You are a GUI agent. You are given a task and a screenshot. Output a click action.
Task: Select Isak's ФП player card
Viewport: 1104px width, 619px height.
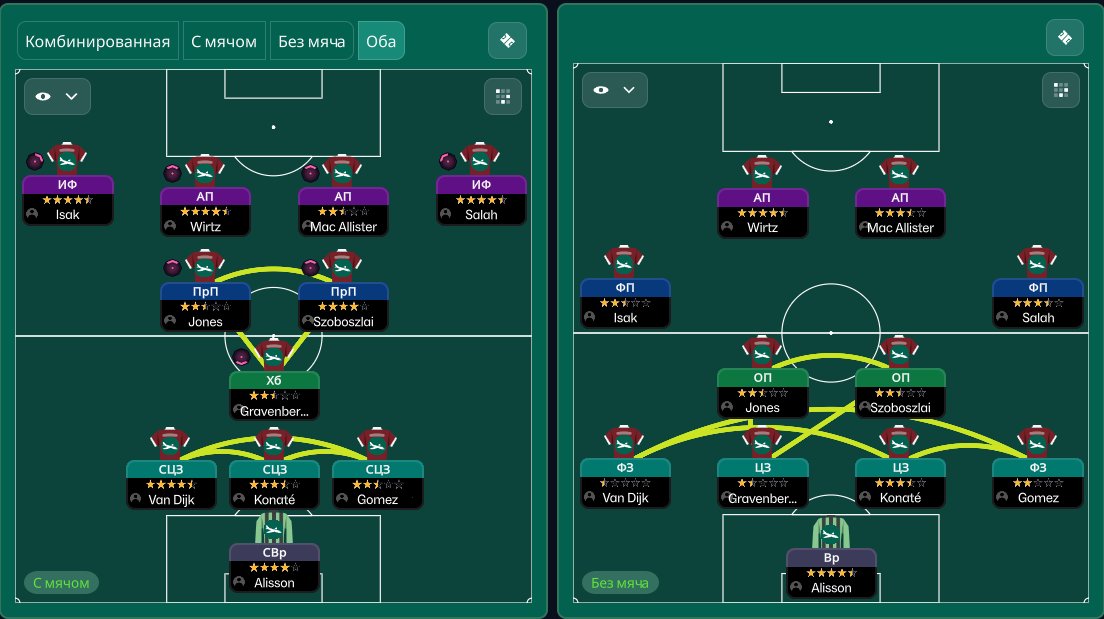tap(625, 302)
